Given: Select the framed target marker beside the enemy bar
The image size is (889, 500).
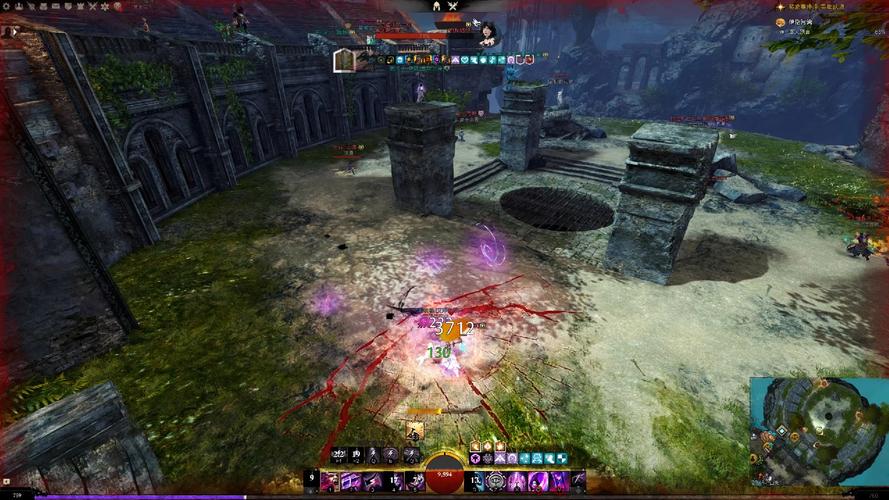Looking at the screenshot, I should (x=345, y=61).
